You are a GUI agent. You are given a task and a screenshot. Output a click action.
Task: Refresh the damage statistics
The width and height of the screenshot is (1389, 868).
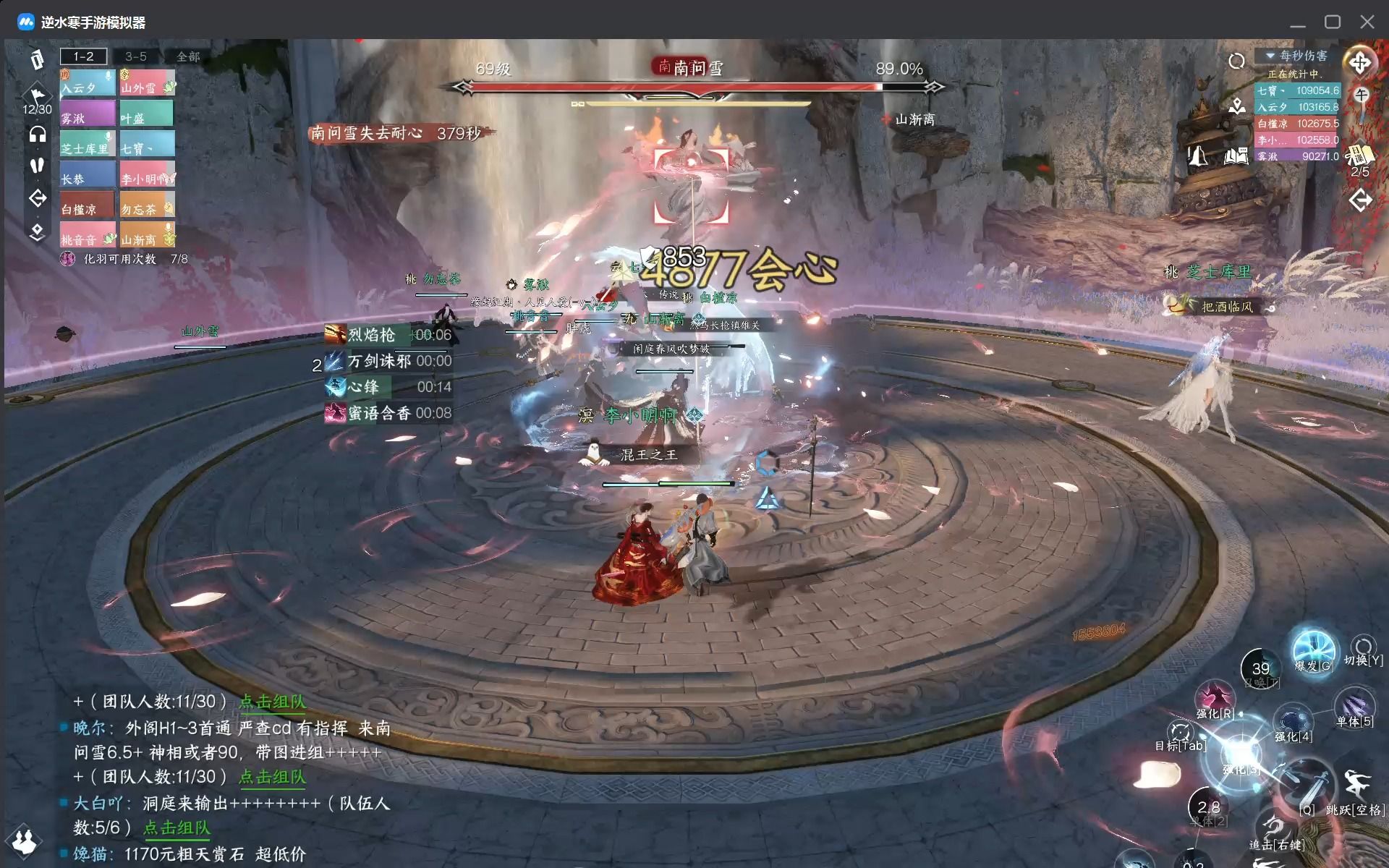[1236, 61]
